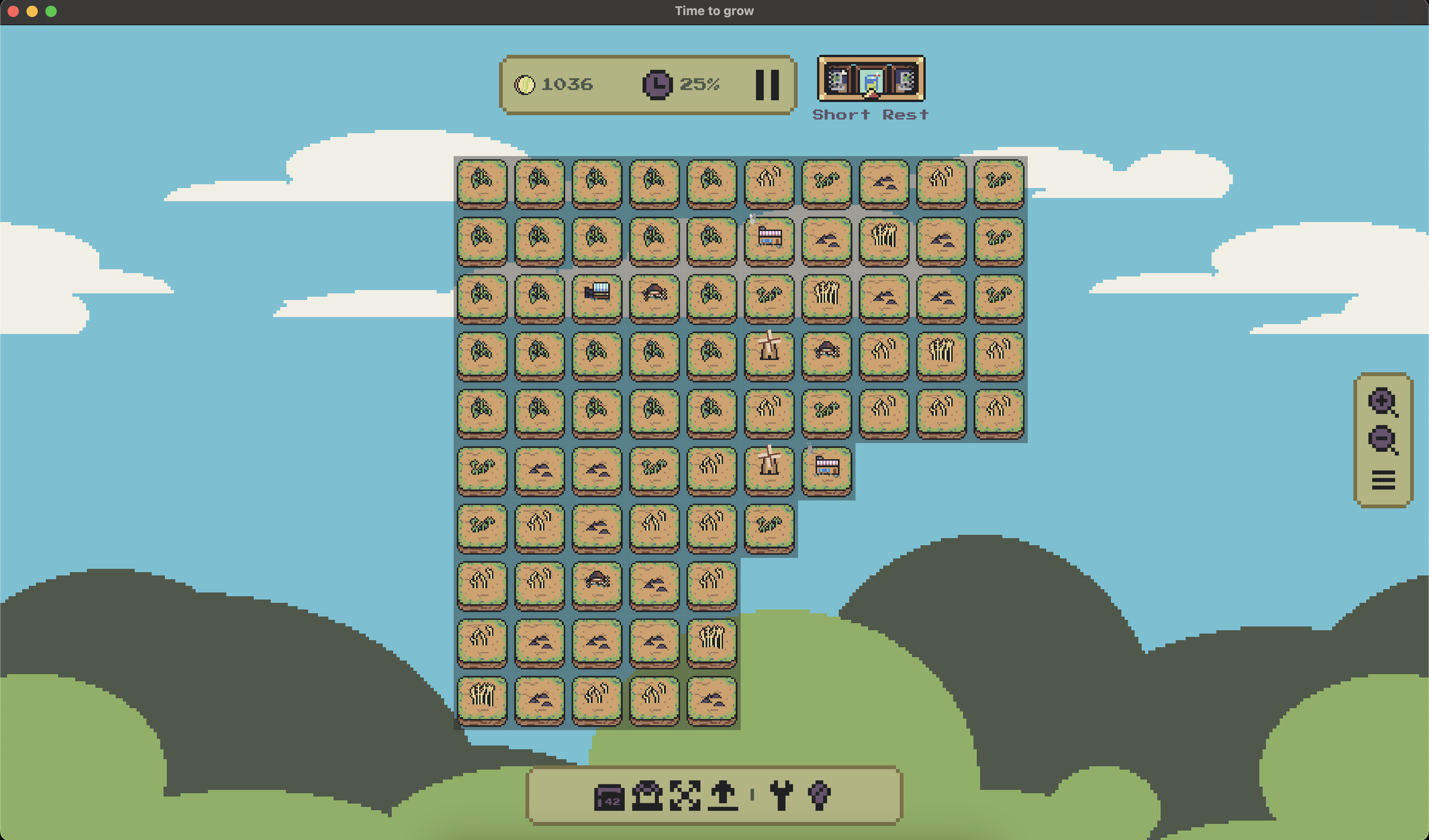Click the upward arrow upgrade icon

(x=723, y=795)
